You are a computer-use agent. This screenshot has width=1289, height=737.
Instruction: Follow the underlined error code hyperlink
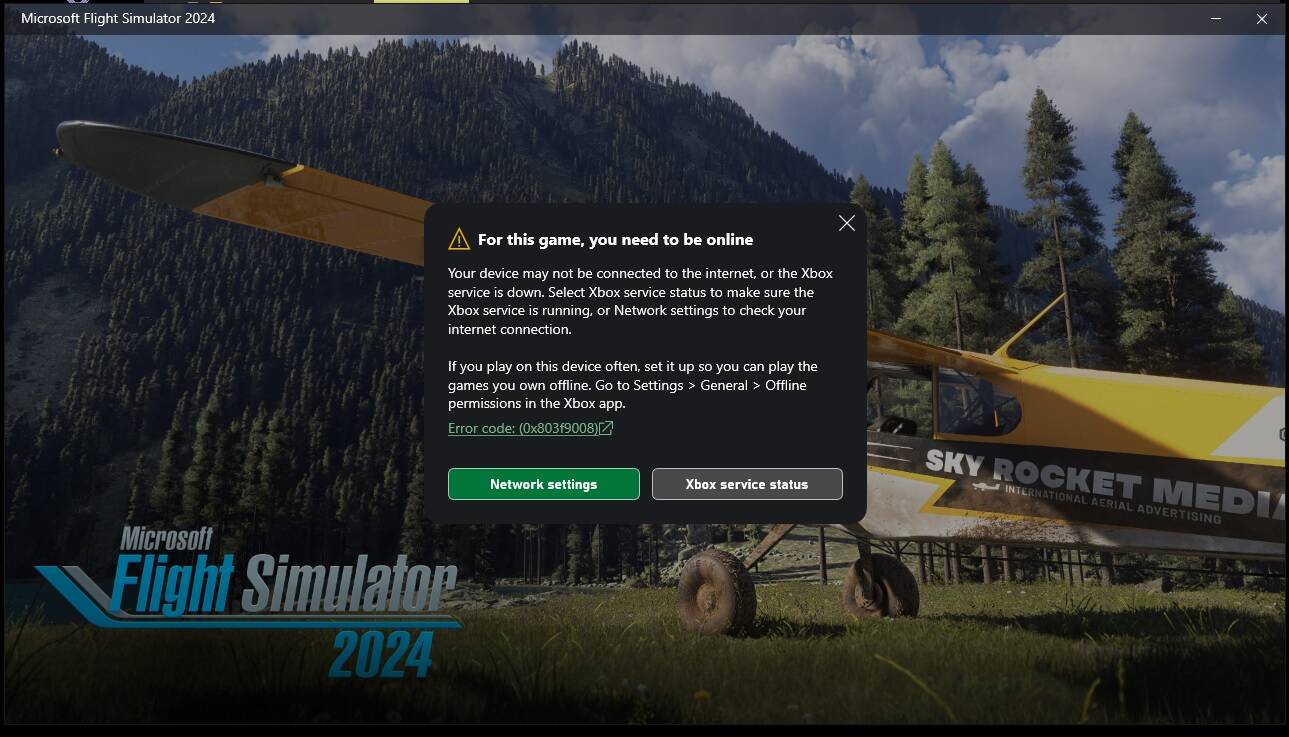coord(524,427)
